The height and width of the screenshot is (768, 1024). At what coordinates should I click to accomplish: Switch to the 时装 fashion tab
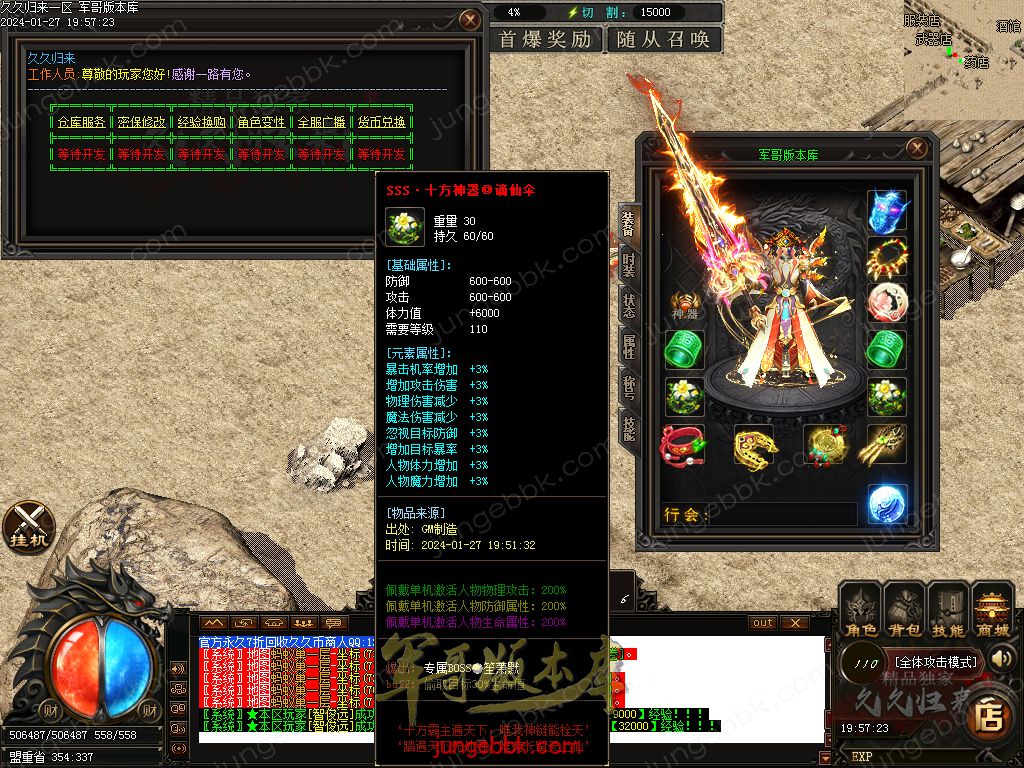pyautogui.click(x=628, y=263)
